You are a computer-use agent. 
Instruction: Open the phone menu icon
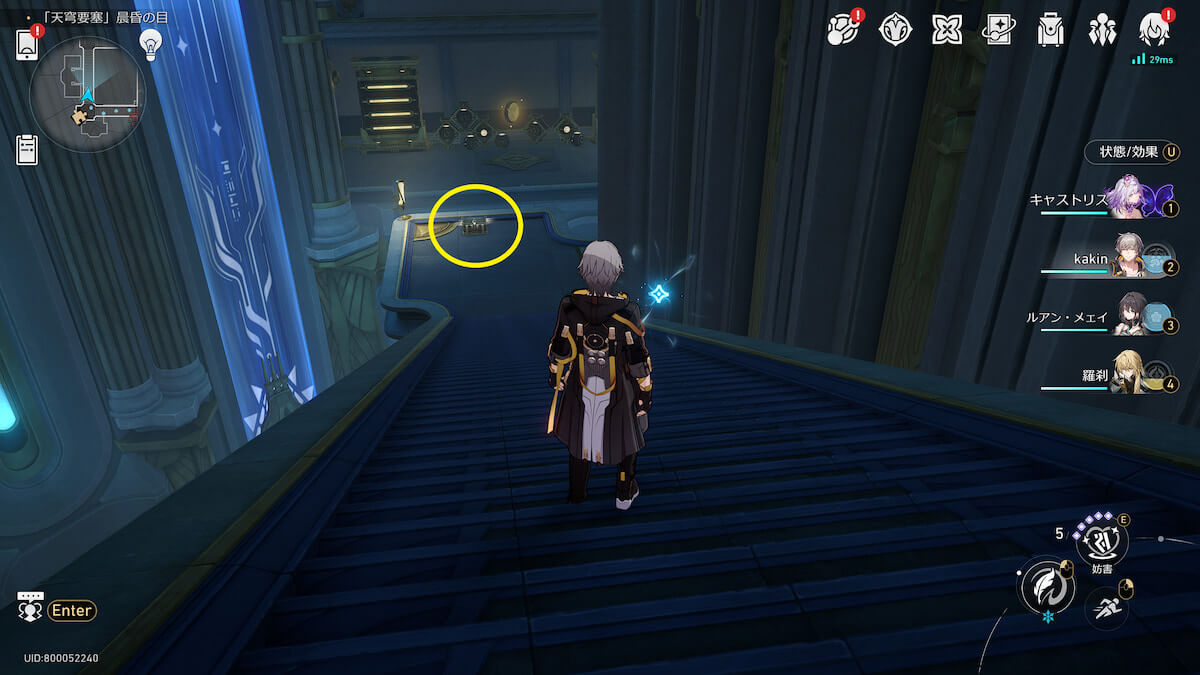pos(27,45)
